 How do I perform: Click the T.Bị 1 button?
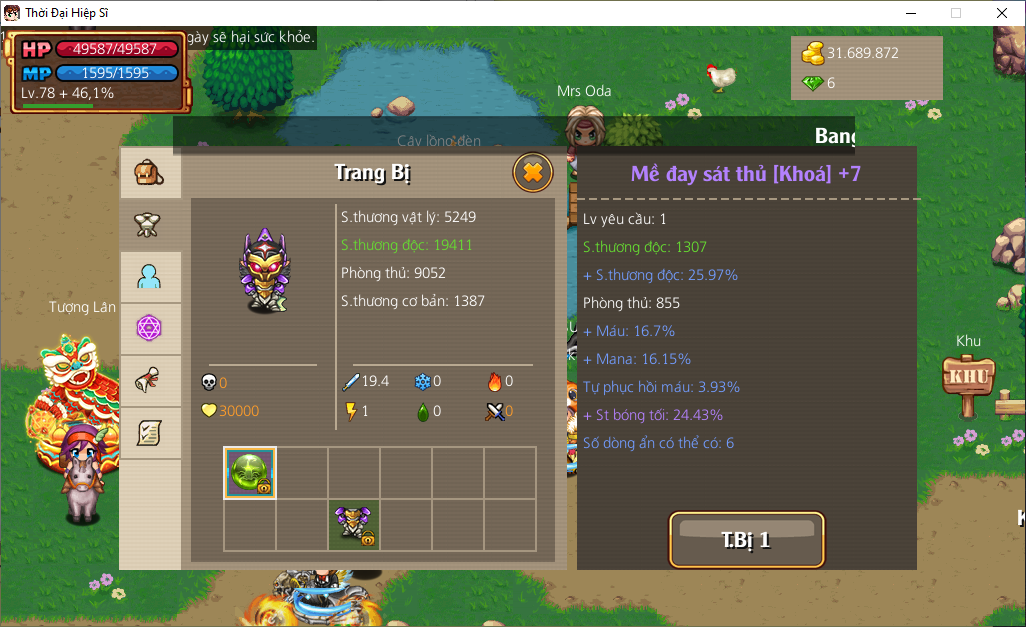click(x=746, y=540)
